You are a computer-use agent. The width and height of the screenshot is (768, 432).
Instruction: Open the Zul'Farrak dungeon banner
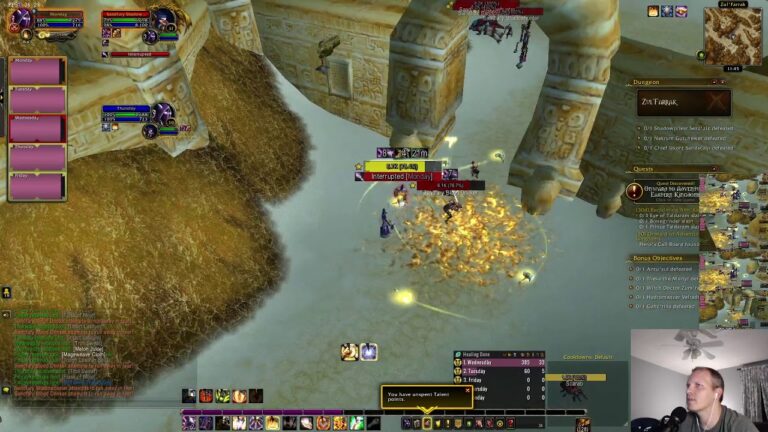683,102
